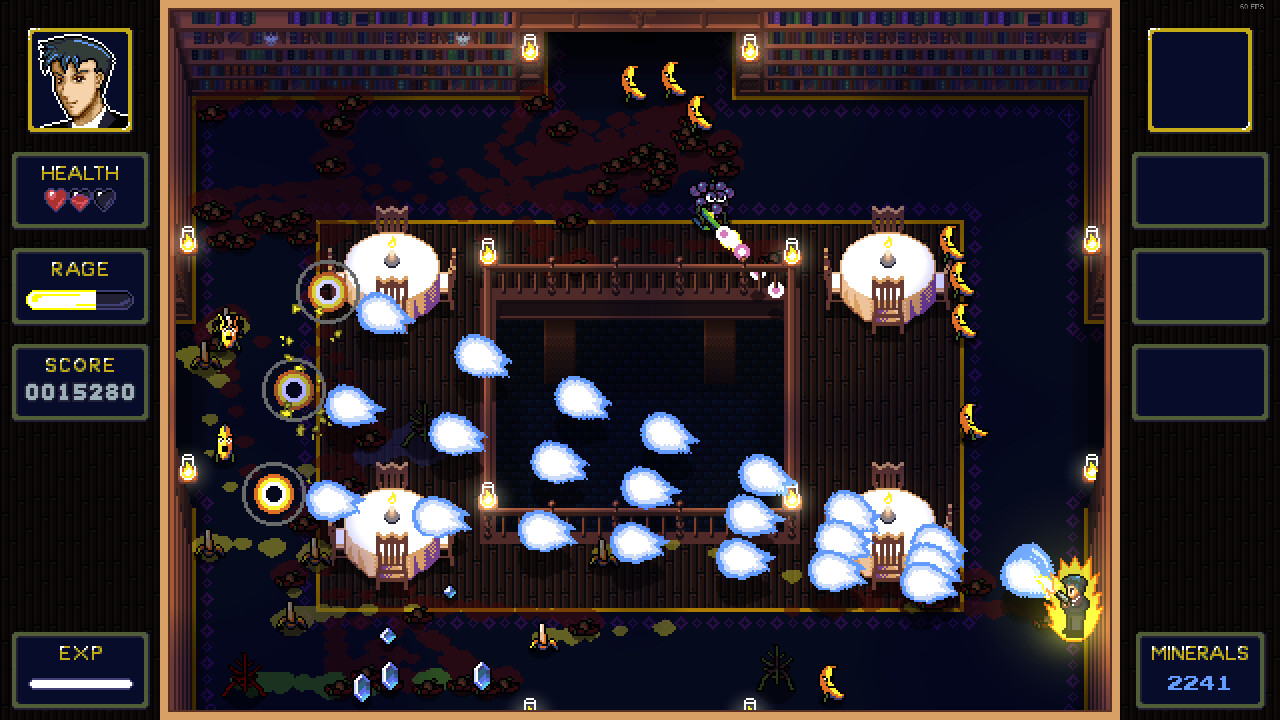Click the highlighted item slot at top right
Image resolution: width=1280 pixels, height=720 pixels.
tap(1200, 77)
